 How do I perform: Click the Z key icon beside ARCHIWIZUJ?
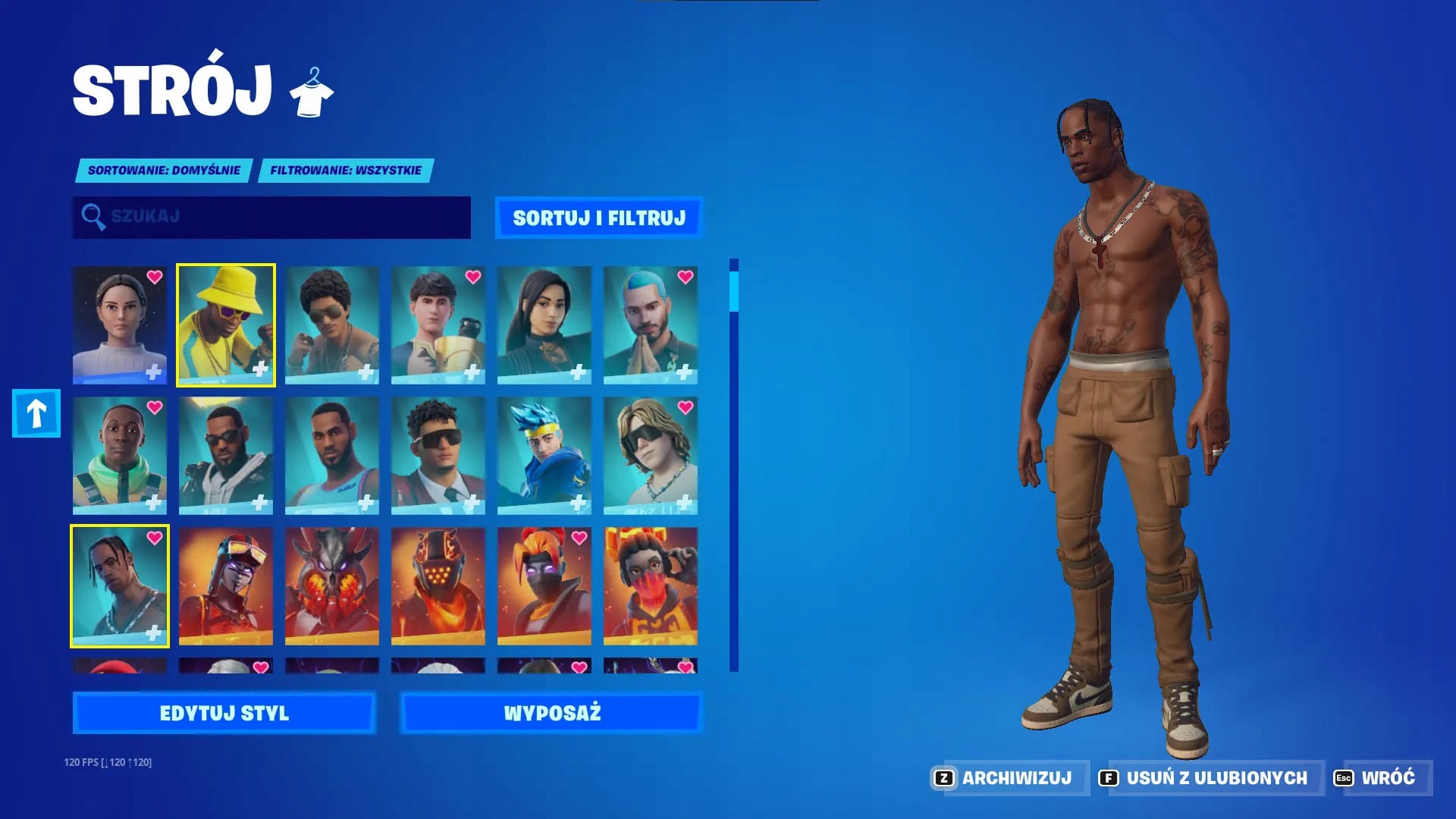point(943,777)
